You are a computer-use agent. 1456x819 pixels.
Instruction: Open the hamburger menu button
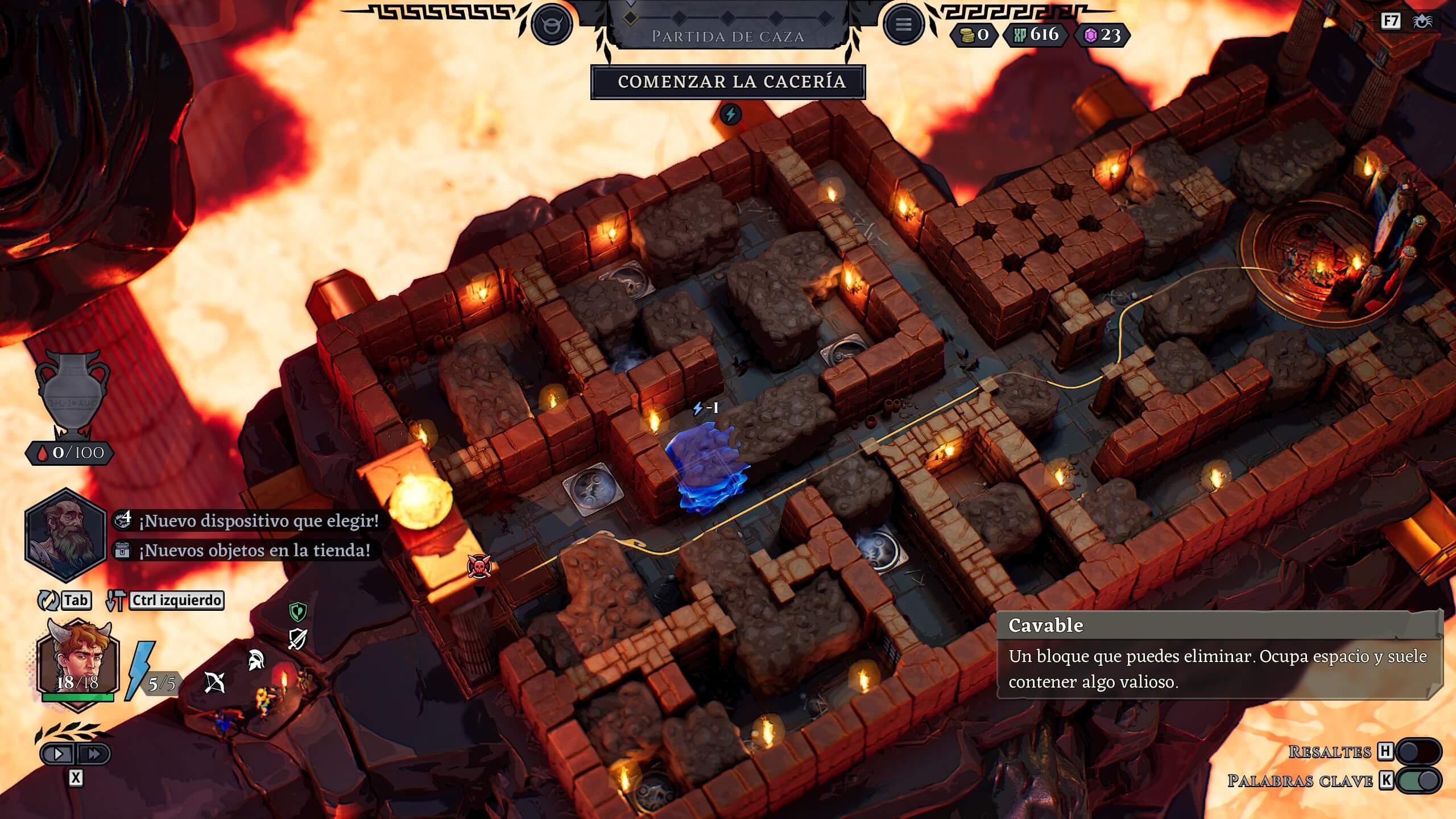click(x=903, y=24)
